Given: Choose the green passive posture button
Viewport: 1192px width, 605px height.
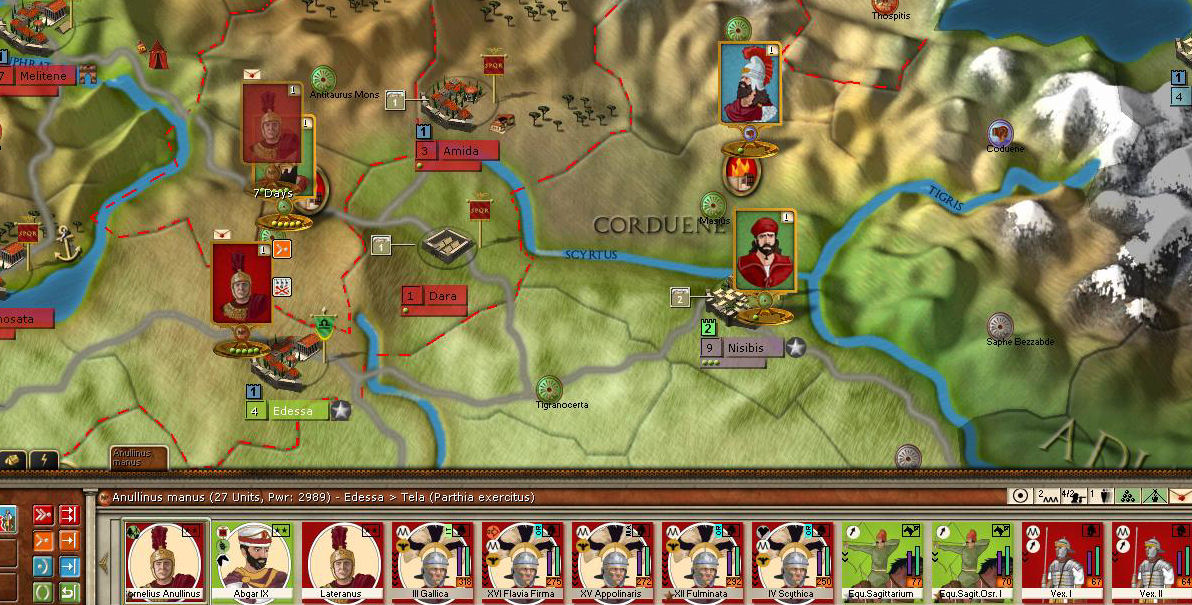Looking at the screenshot, I should pos(44,592).
